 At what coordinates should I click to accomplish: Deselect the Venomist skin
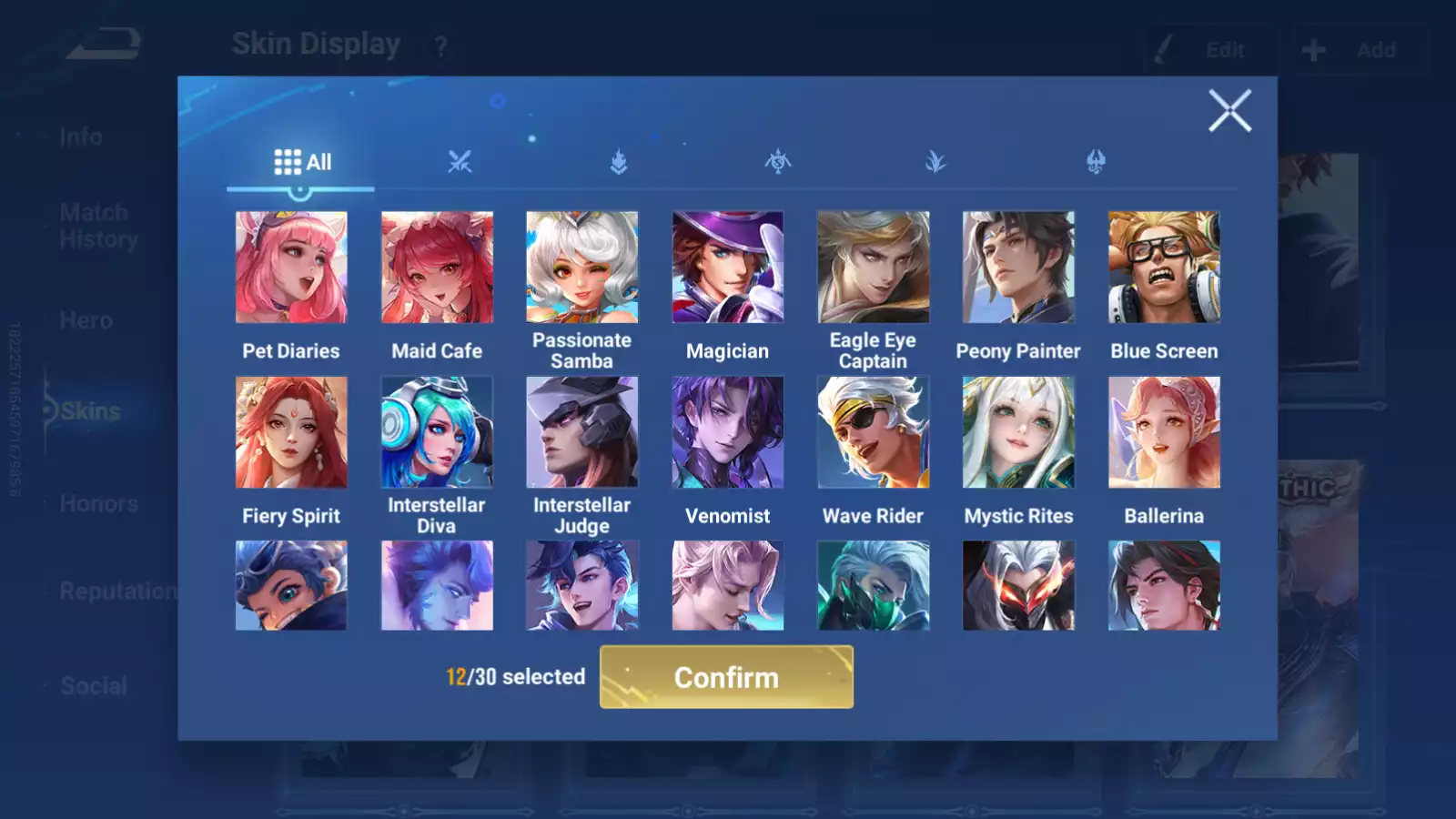point(728,430)
